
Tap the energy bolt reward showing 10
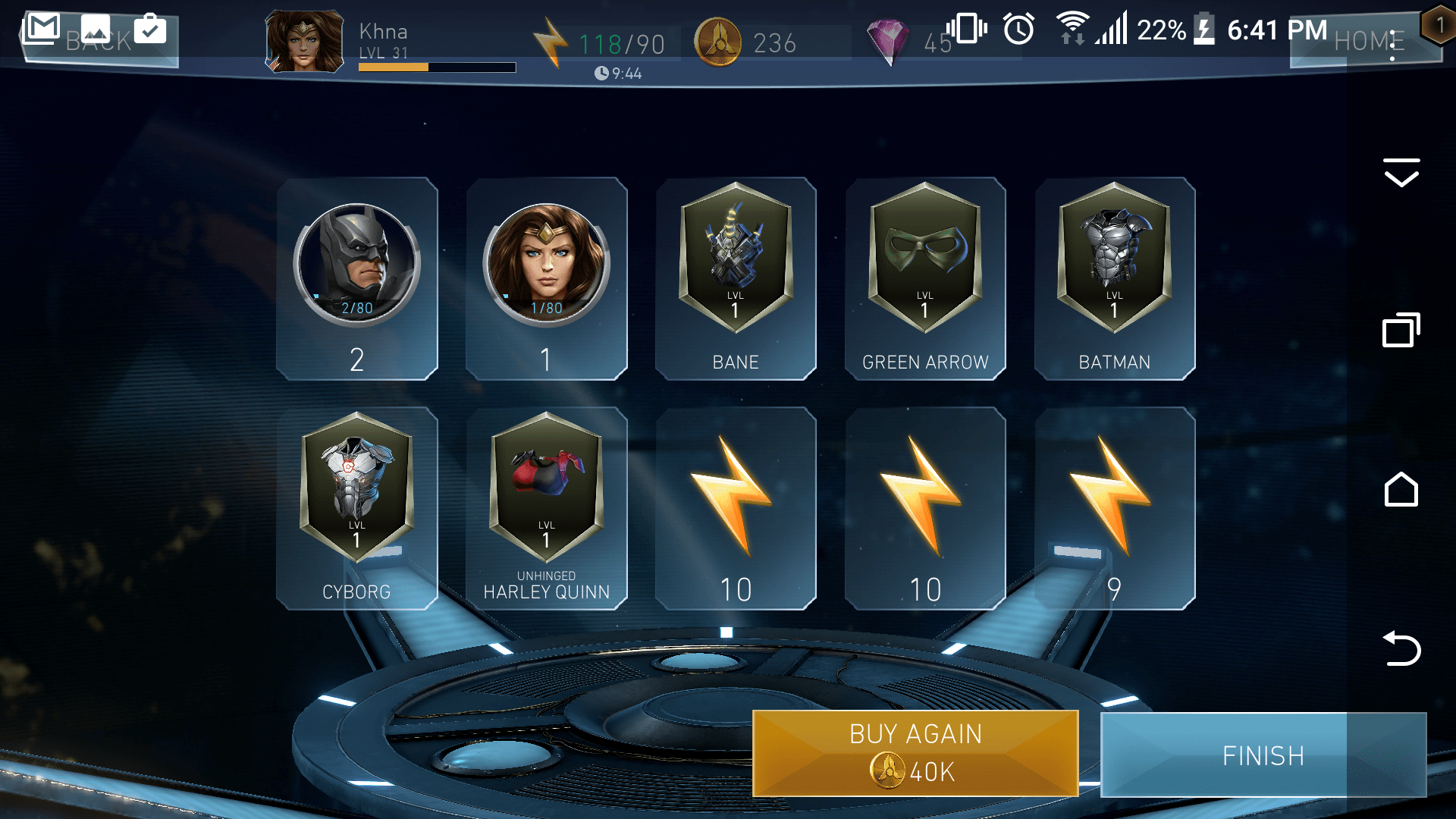tap(735, 504)
